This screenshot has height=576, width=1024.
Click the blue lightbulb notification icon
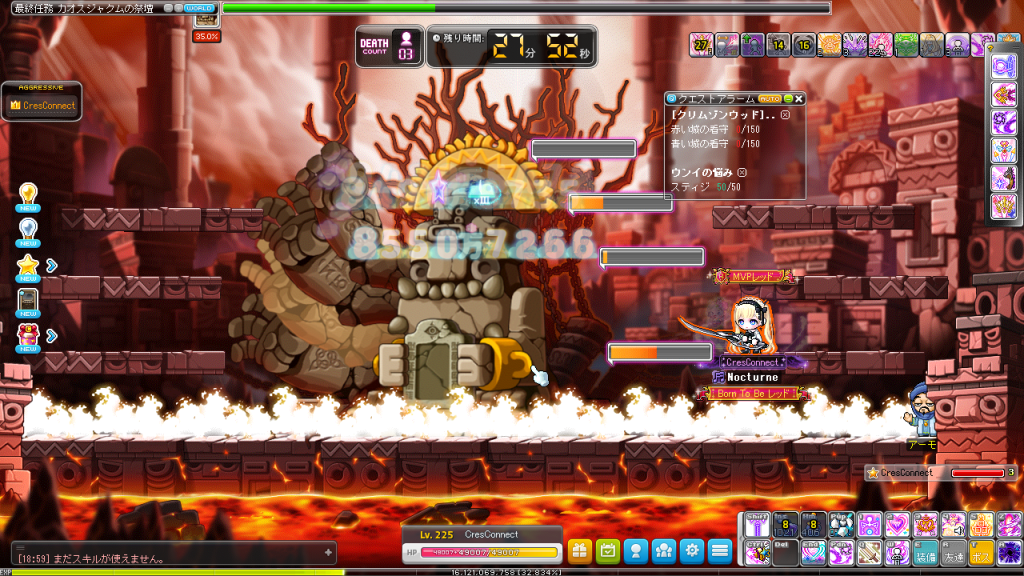[29, 230]
